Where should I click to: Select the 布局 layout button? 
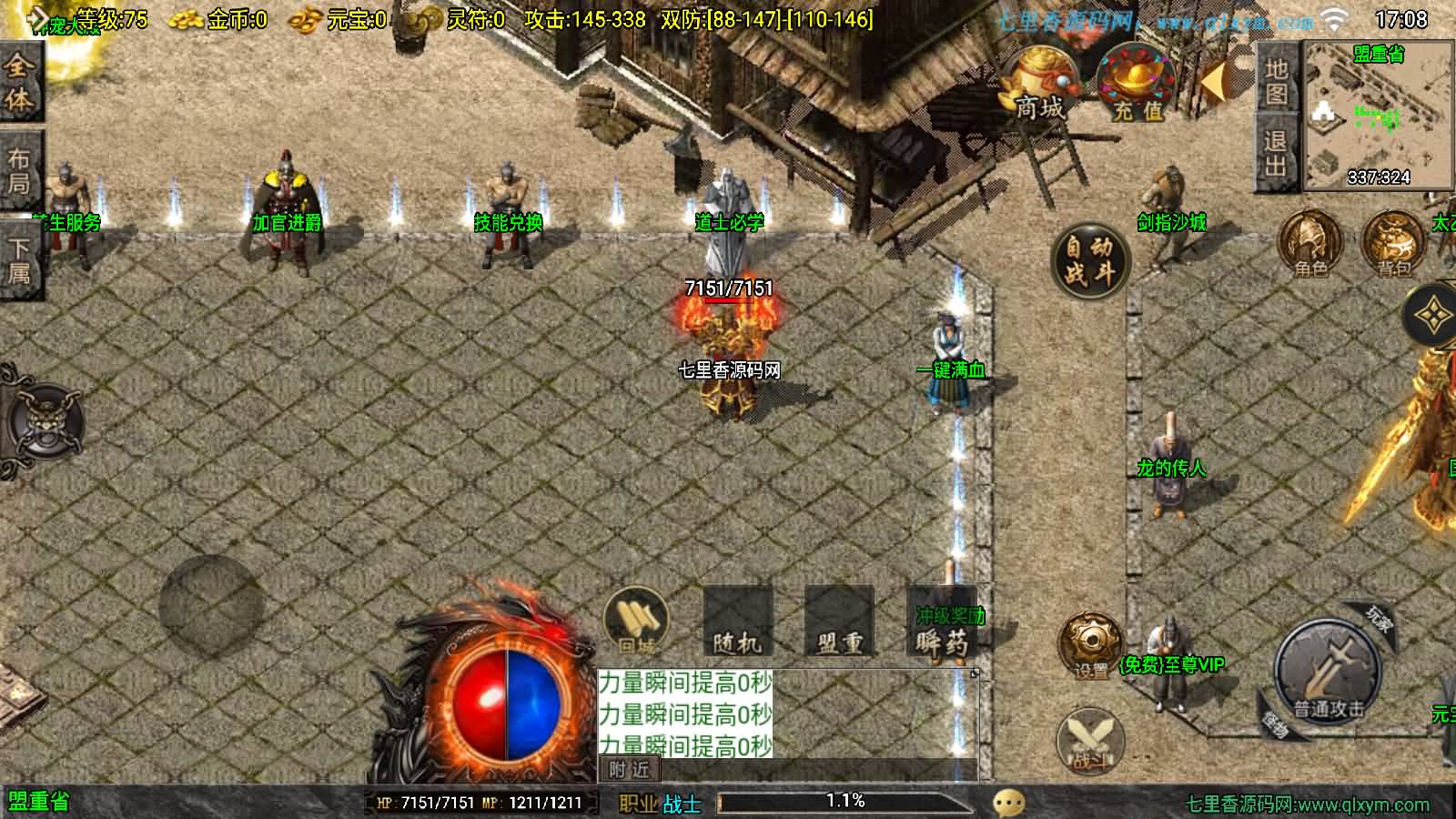(18, 171)
